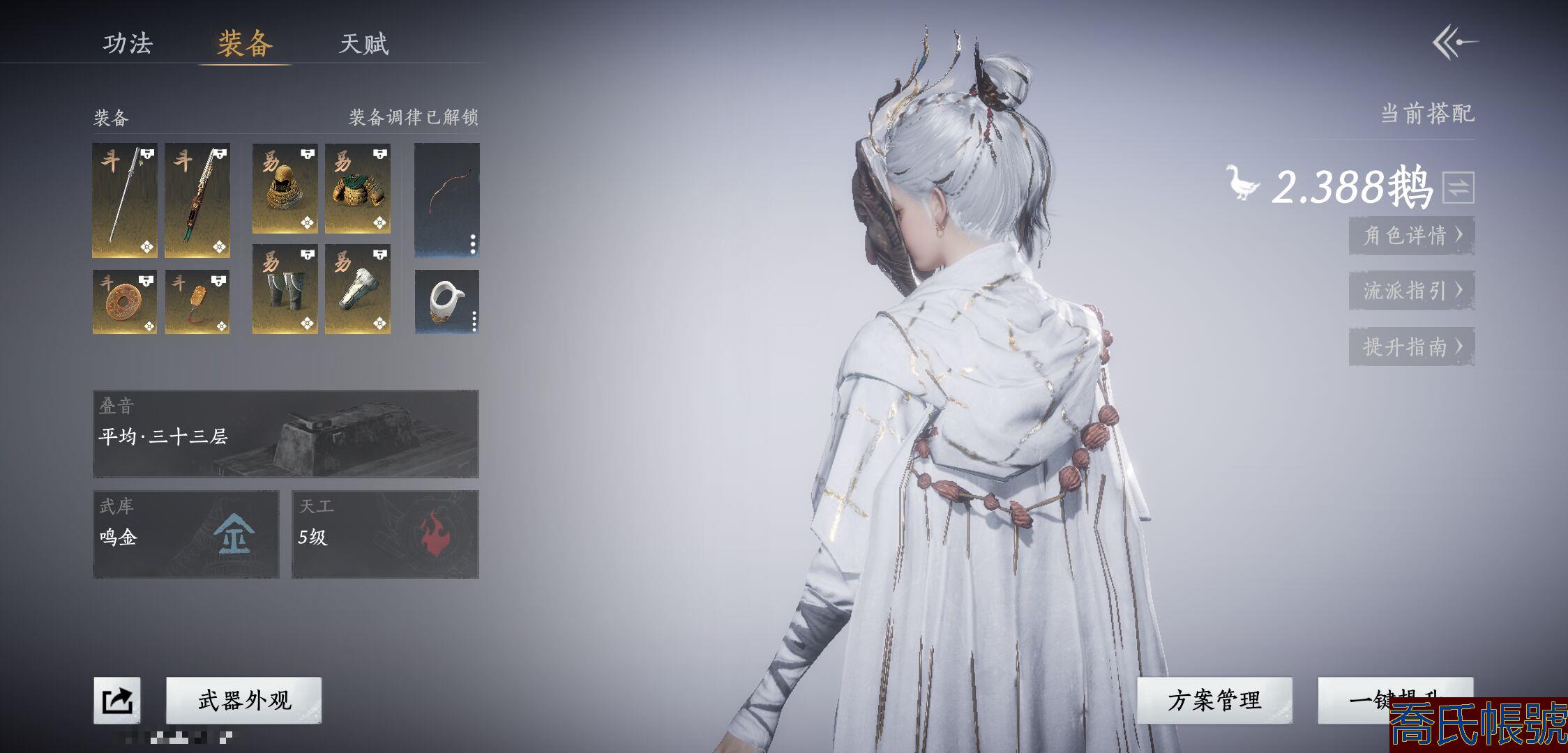Open the 武库 鸣金 panel
Screen dimensions: 1568x753
click(186, 534)
